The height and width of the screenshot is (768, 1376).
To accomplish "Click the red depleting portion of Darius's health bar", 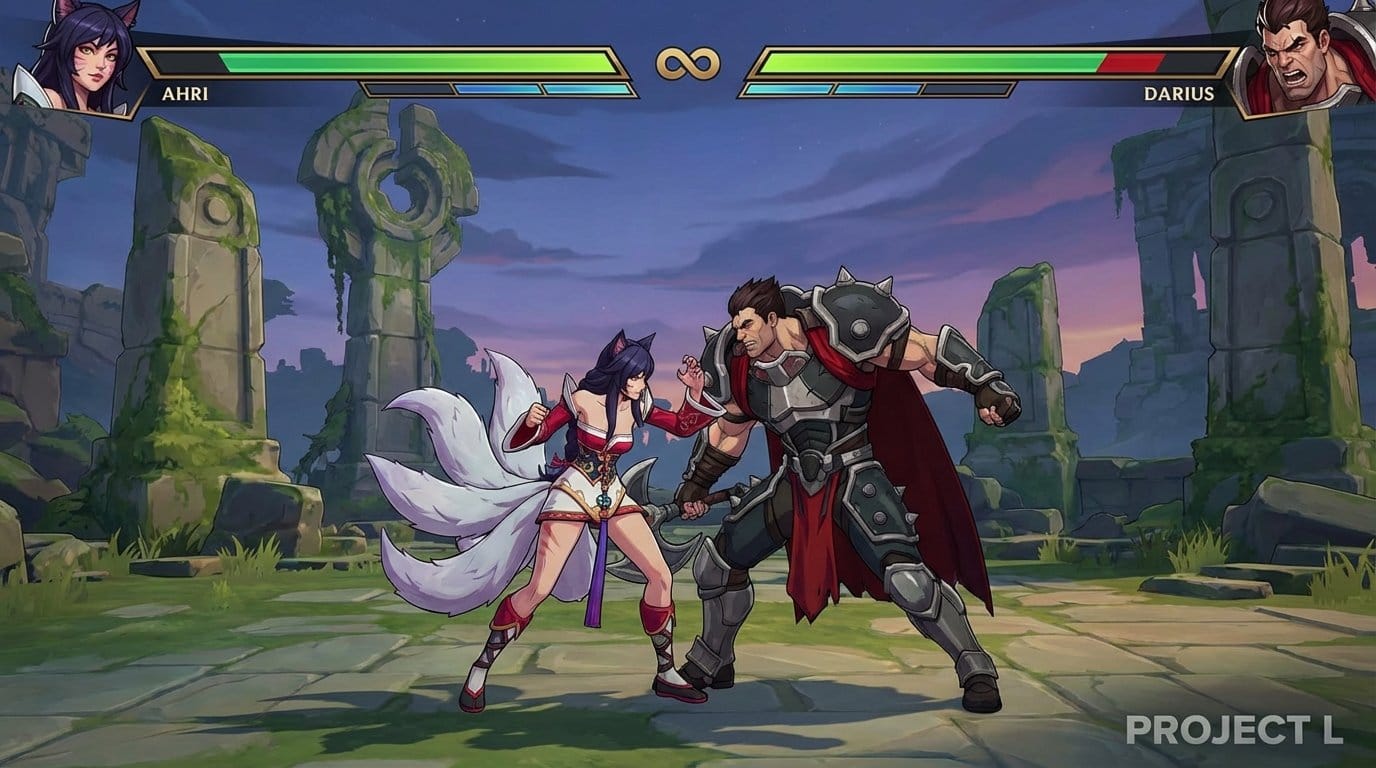I will [x=1130, y=62].
